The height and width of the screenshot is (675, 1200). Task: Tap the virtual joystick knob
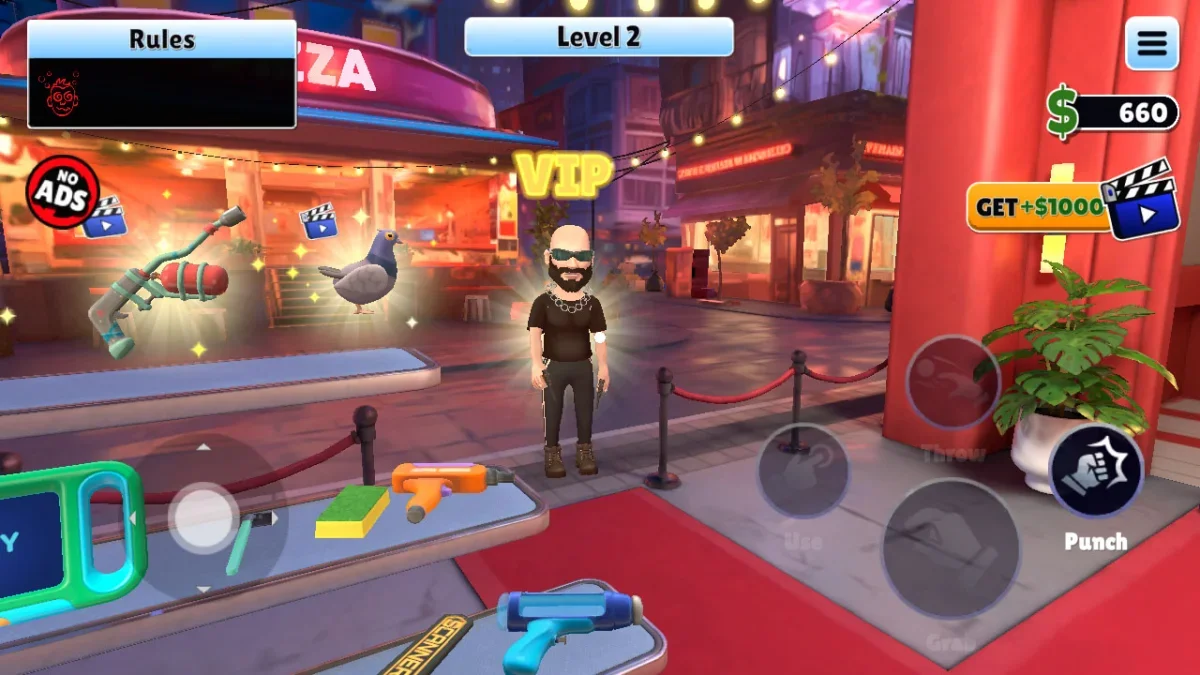(x=203, y=517)
